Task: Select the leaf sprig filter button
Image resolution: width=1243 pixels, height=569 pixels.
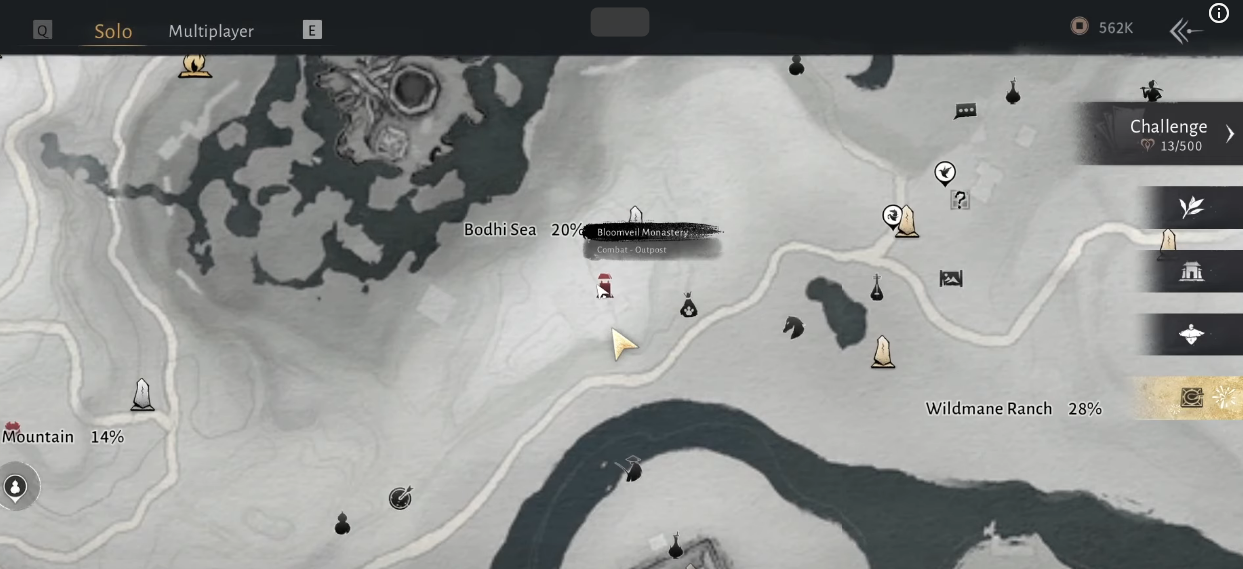Action: [1191, 207]
